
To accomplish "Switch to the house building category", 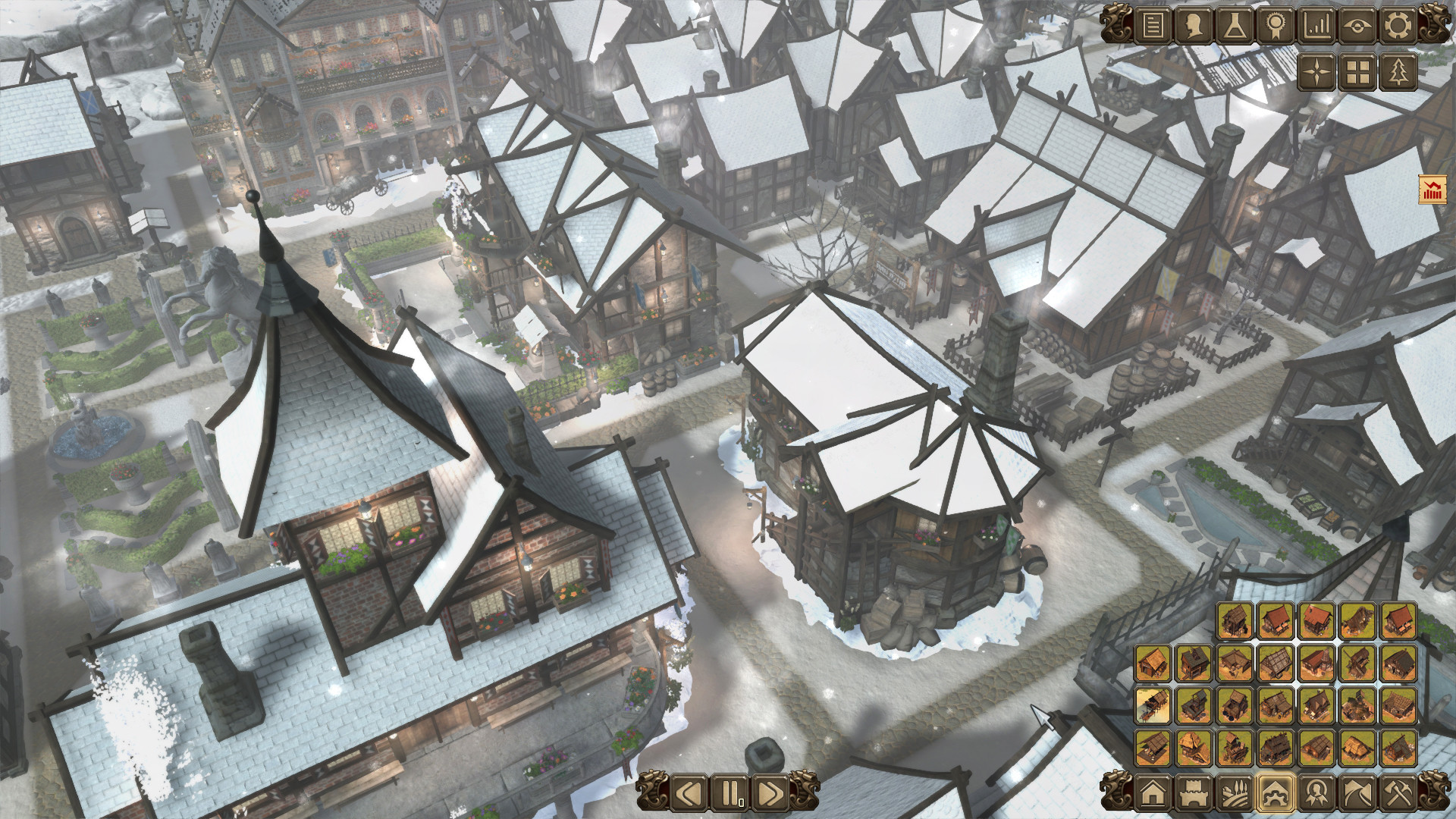I will [1152, 793].
